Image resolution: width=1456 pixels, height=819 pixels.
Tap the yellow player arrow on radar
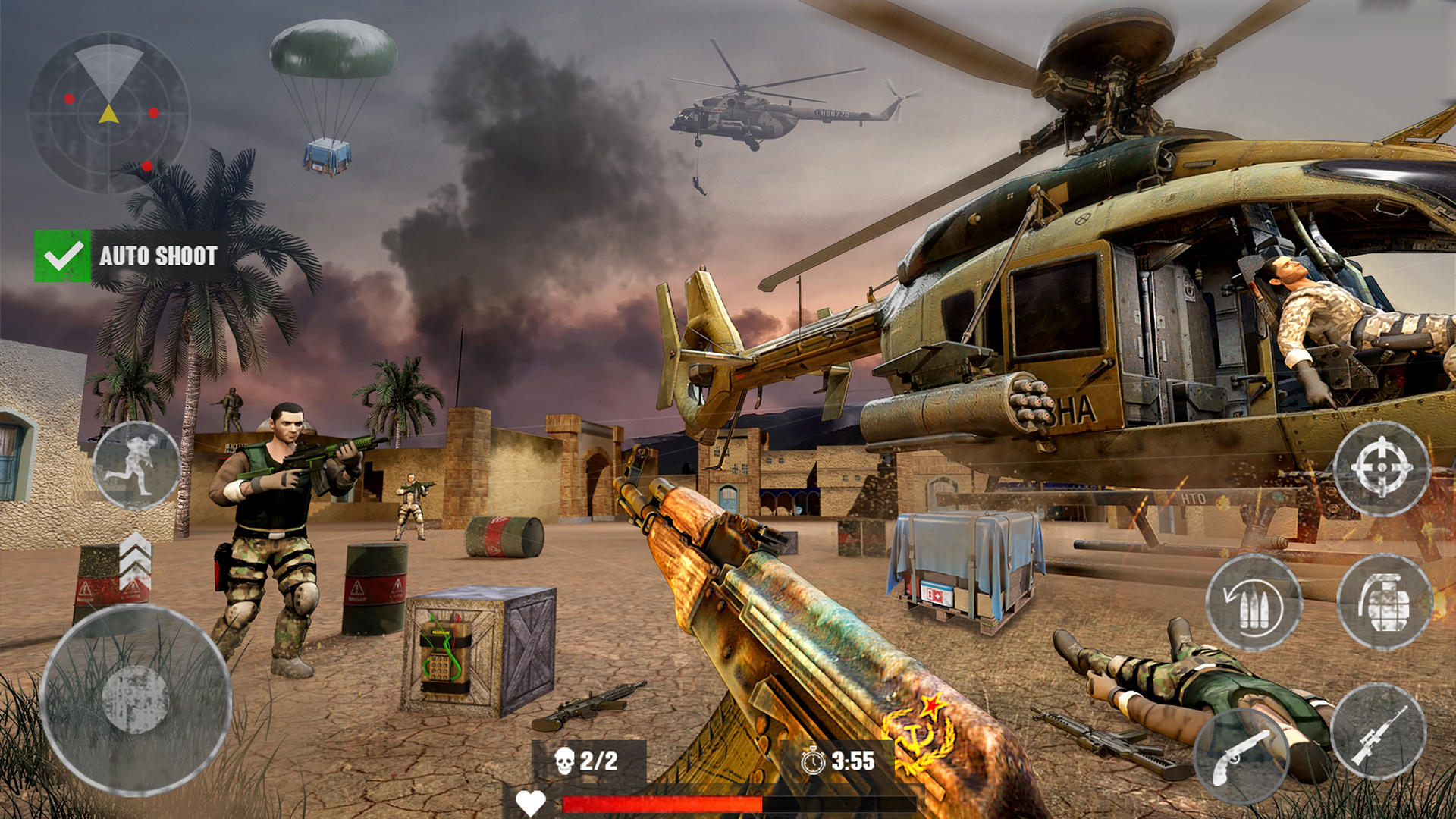click(x=108, y=113)
